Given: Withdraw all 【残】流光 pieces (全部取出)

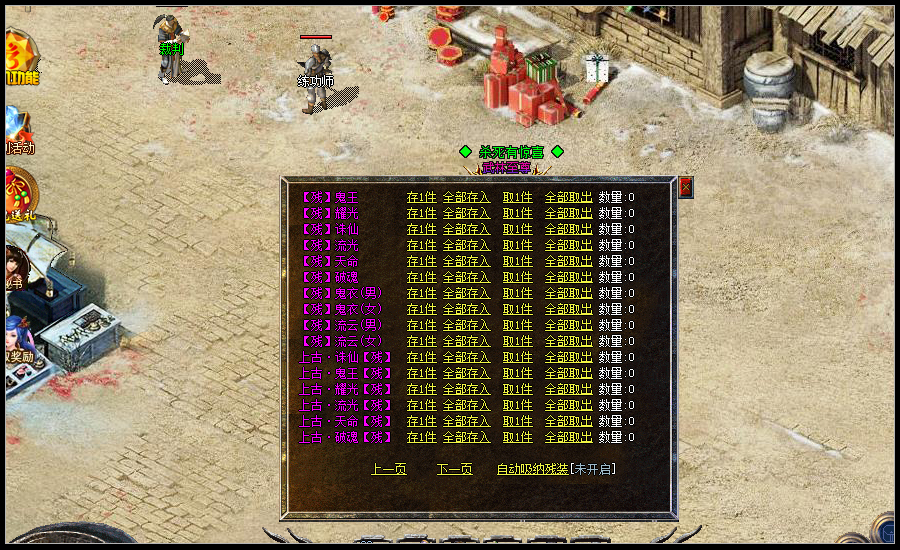Looking at the screenshot, I should 568,245.
